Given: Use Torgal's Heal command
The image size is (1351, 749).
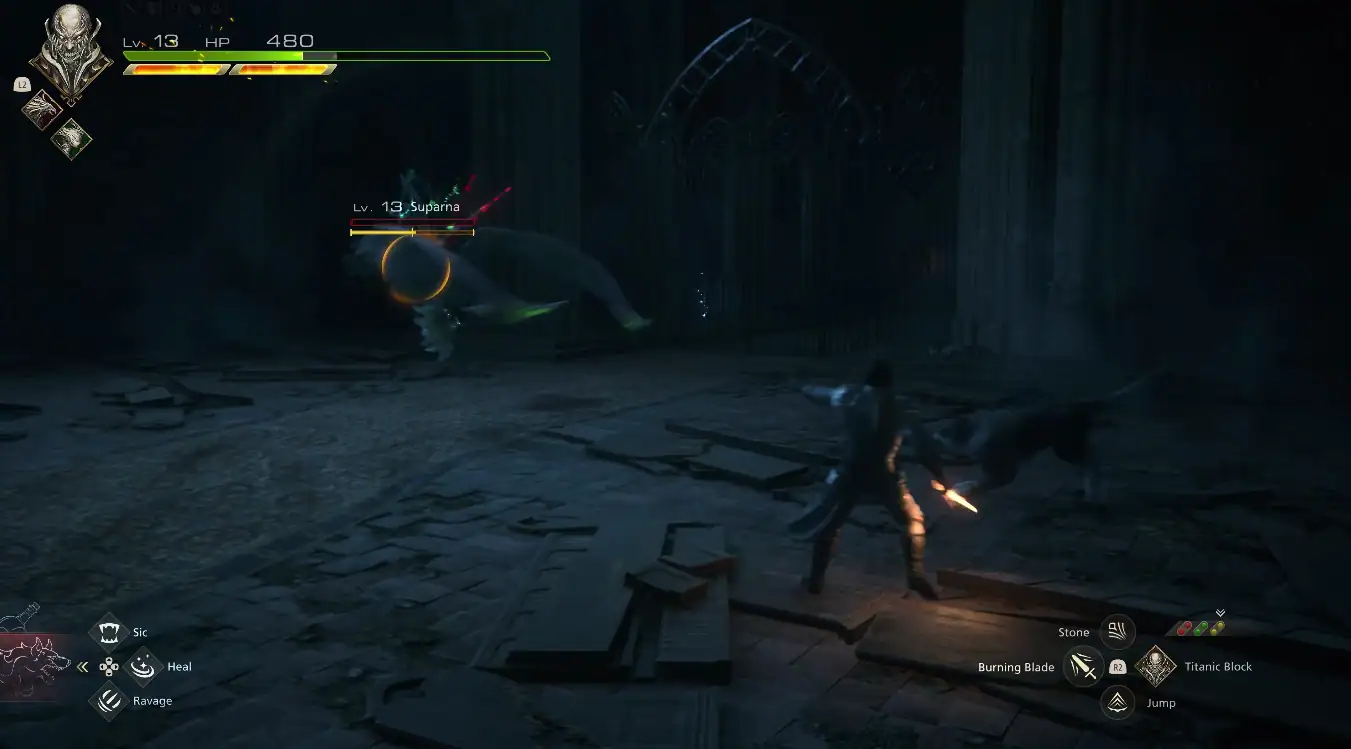Looking at the screenshot, I should 146,665.
